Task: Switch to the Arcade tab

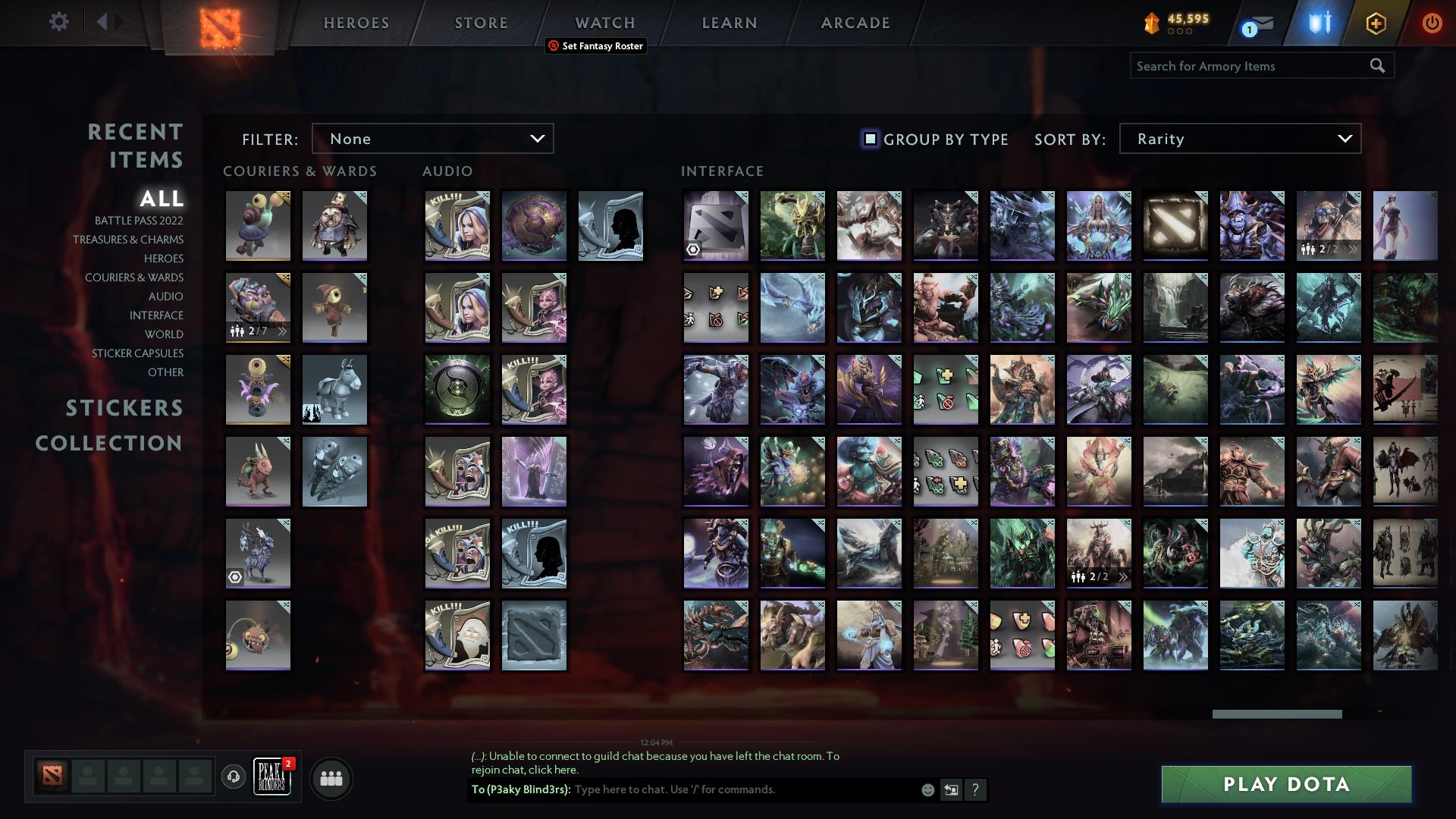Action: click(854, 23)
